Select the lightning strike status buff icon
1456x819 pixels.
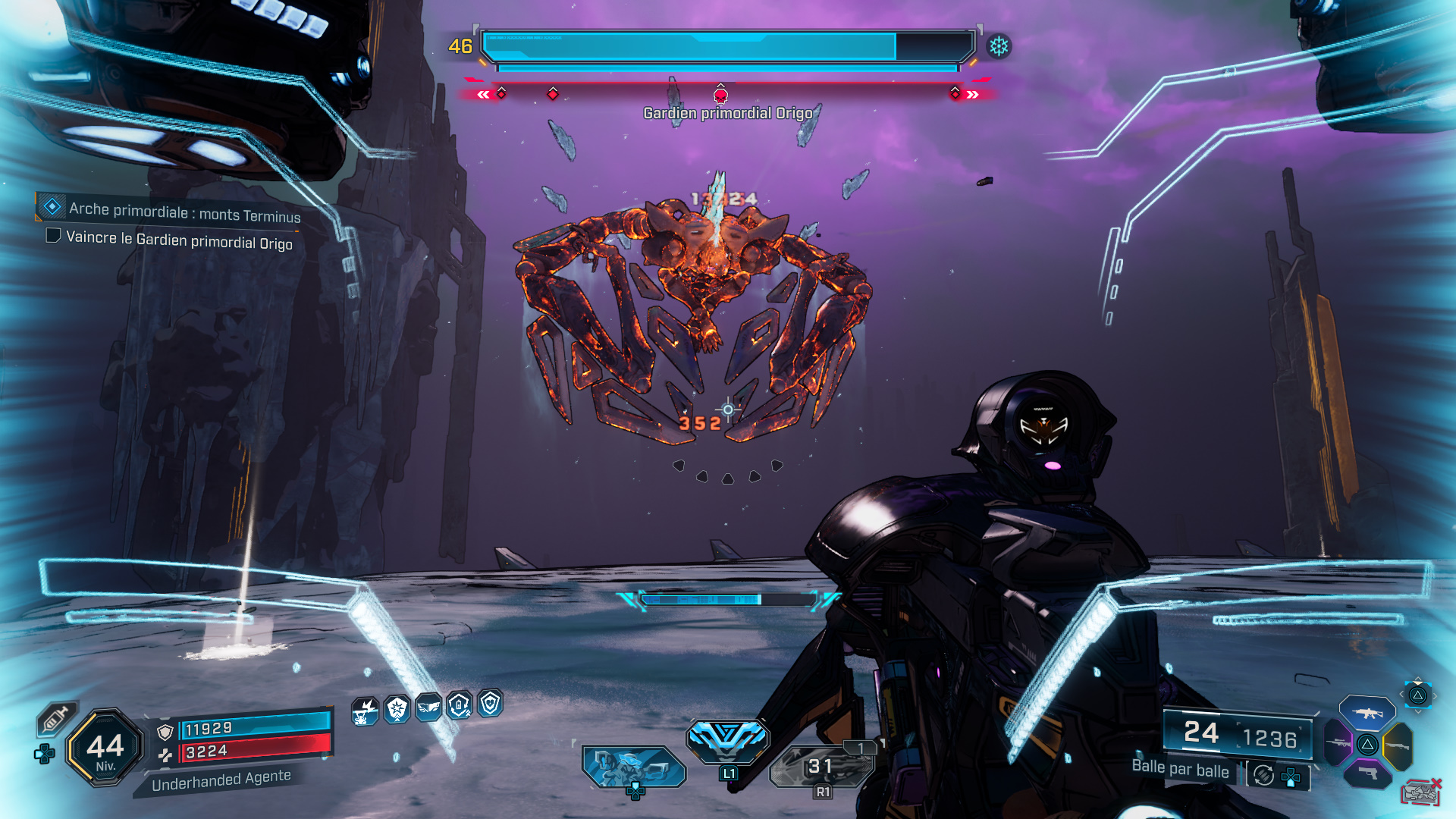[x=366, y=711]
